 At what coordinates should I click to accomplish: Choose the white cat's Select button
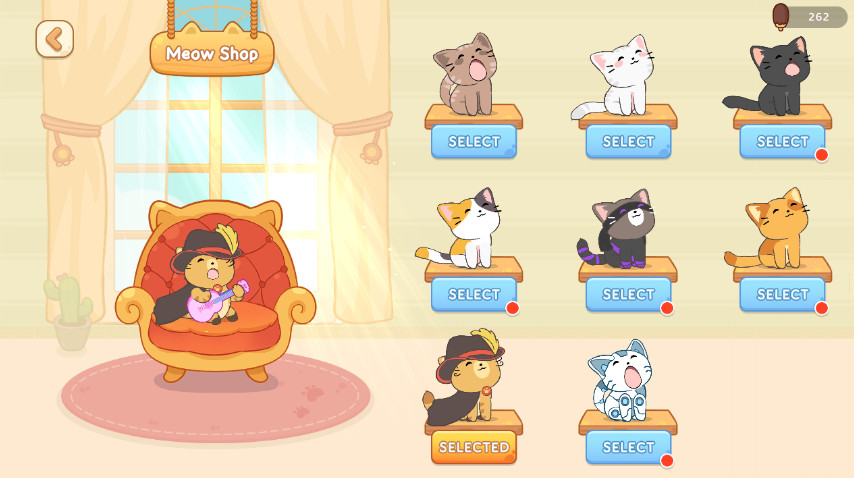point(628,142)
